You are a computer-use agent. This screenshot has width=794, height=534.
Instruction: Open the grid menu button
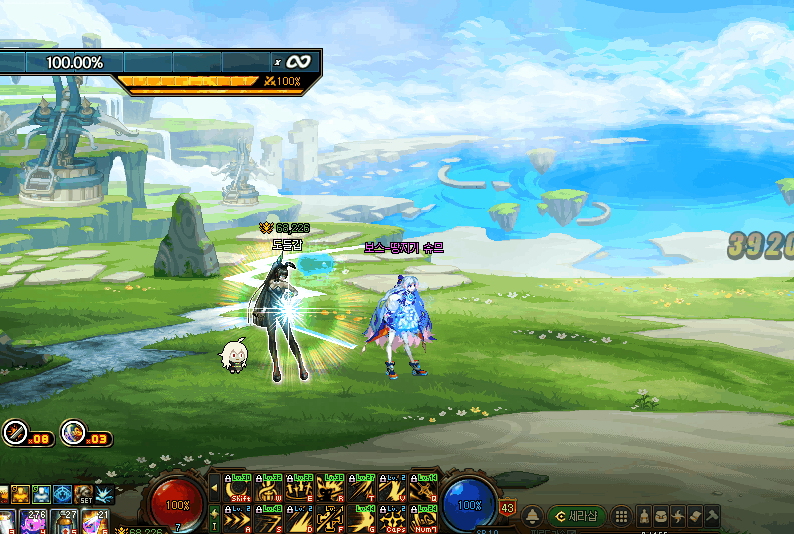(621, 517)
